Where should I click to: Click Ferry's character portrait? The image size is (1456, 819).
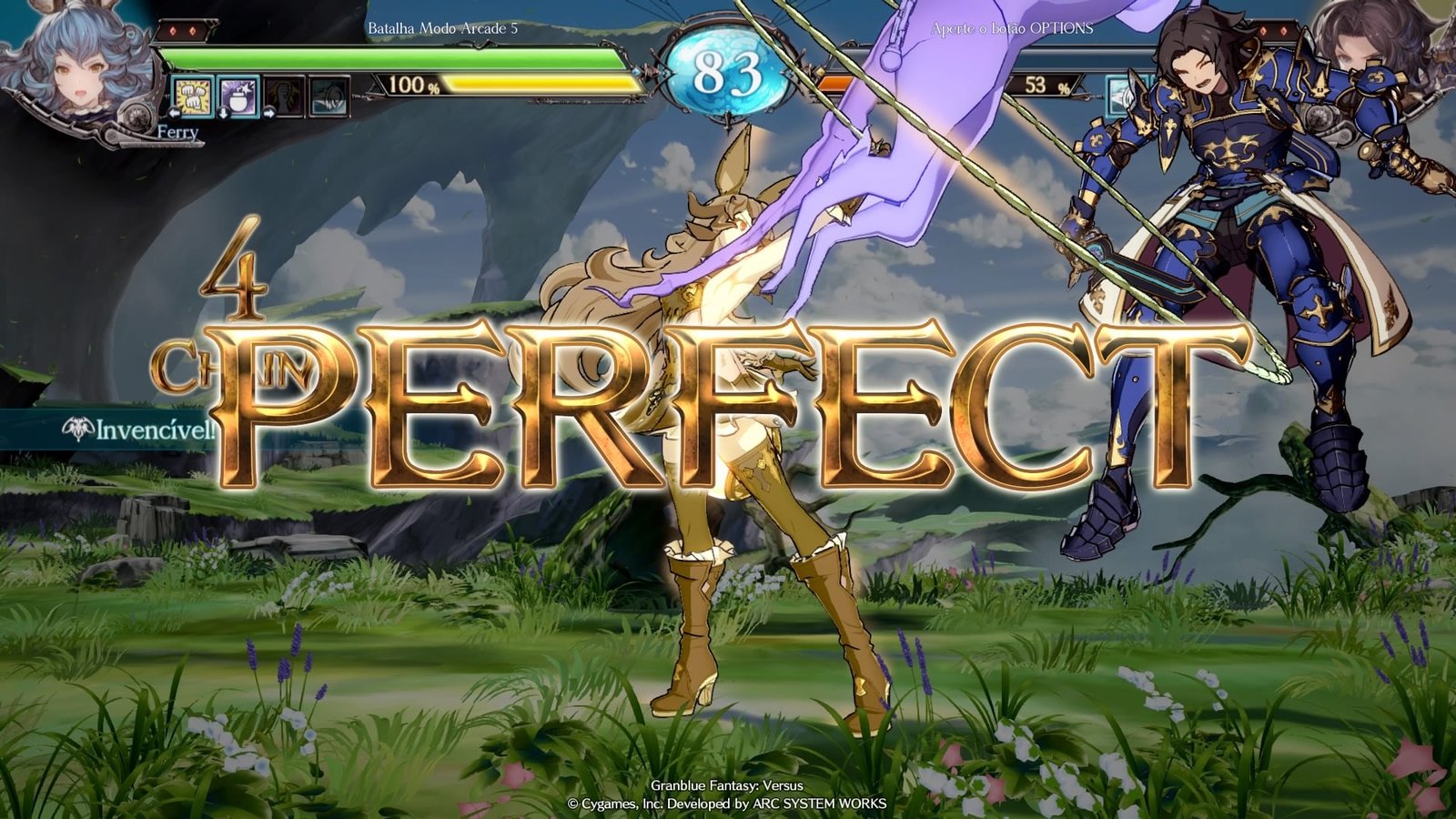tap(75, 64)
